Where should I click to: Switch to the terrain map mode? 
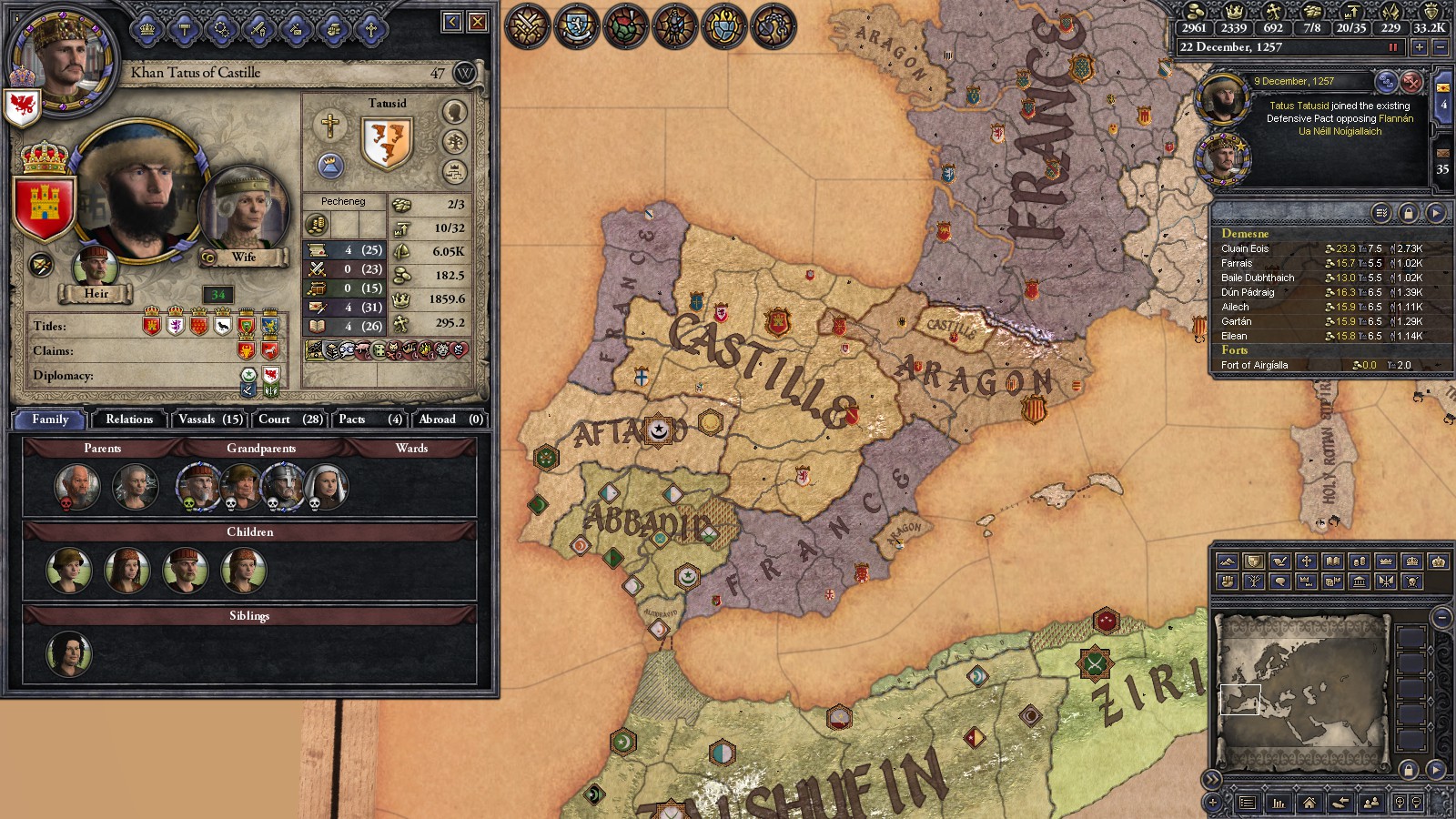pyautogui.click(x=1228, y=561)
